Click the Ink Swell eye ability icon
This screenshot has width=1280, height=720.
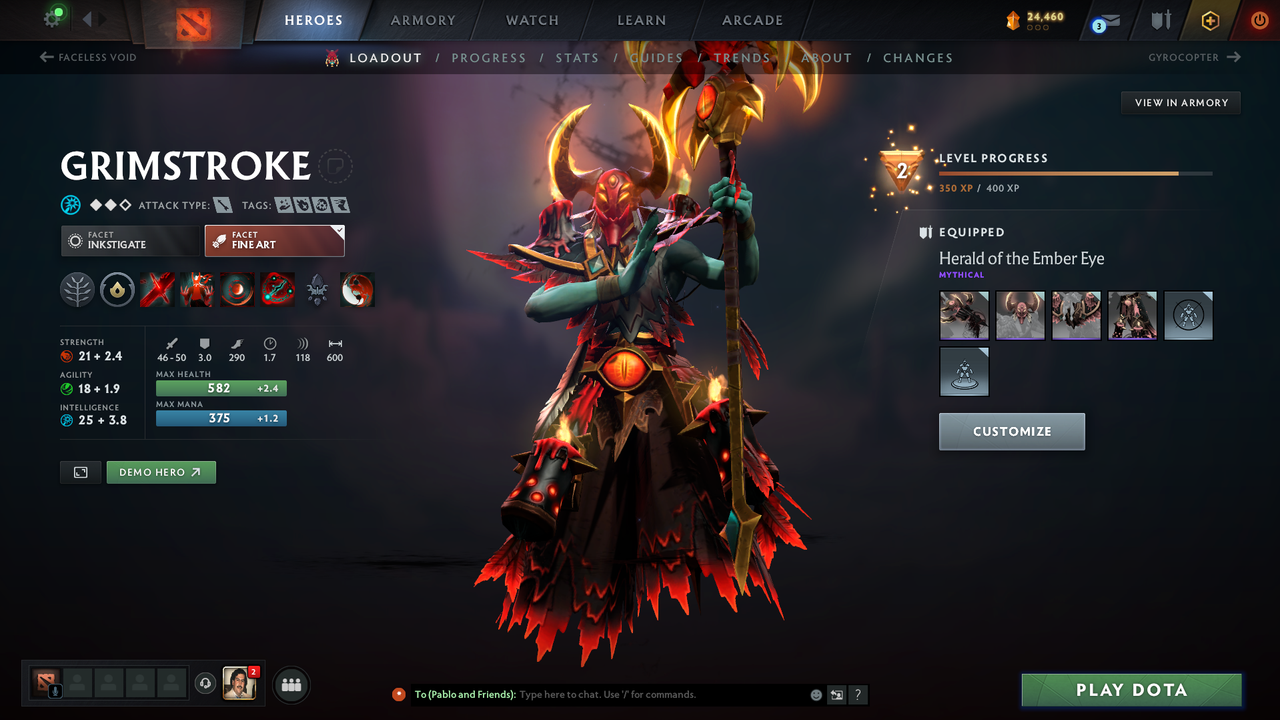tap(237, 289)
